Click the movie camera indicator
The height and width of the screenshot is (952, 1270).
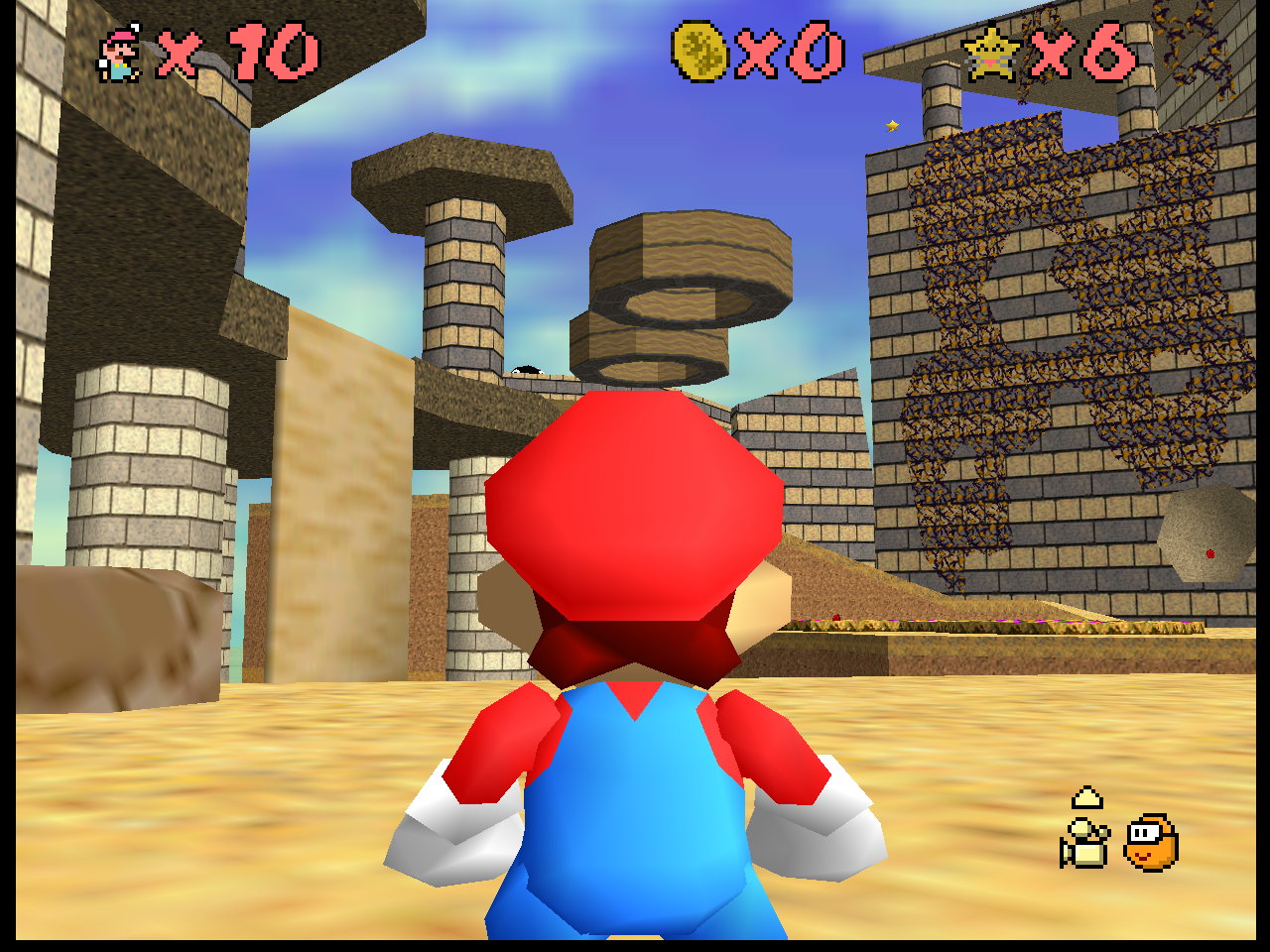click(1083, 843)
